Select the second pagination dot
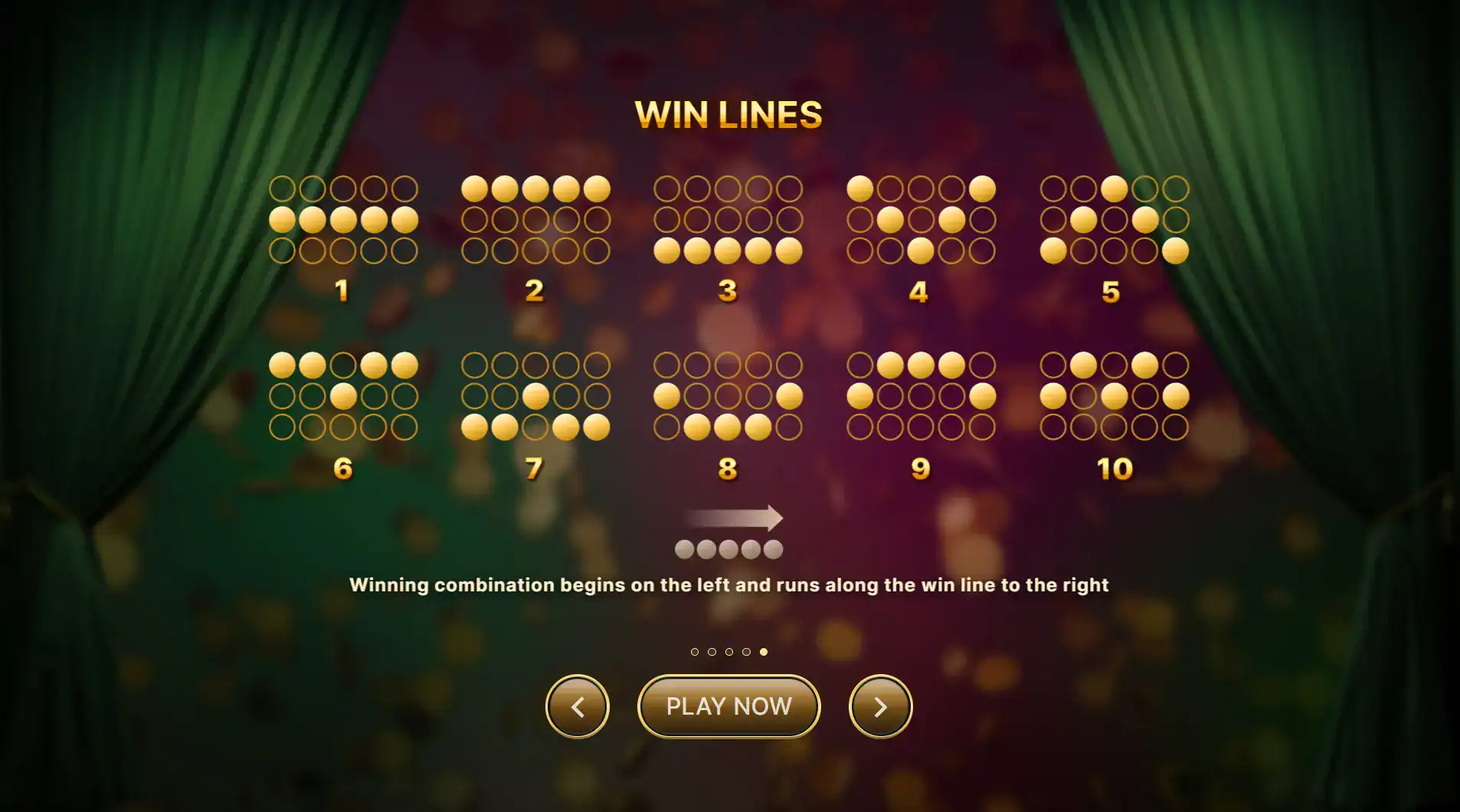 (712, 652)
